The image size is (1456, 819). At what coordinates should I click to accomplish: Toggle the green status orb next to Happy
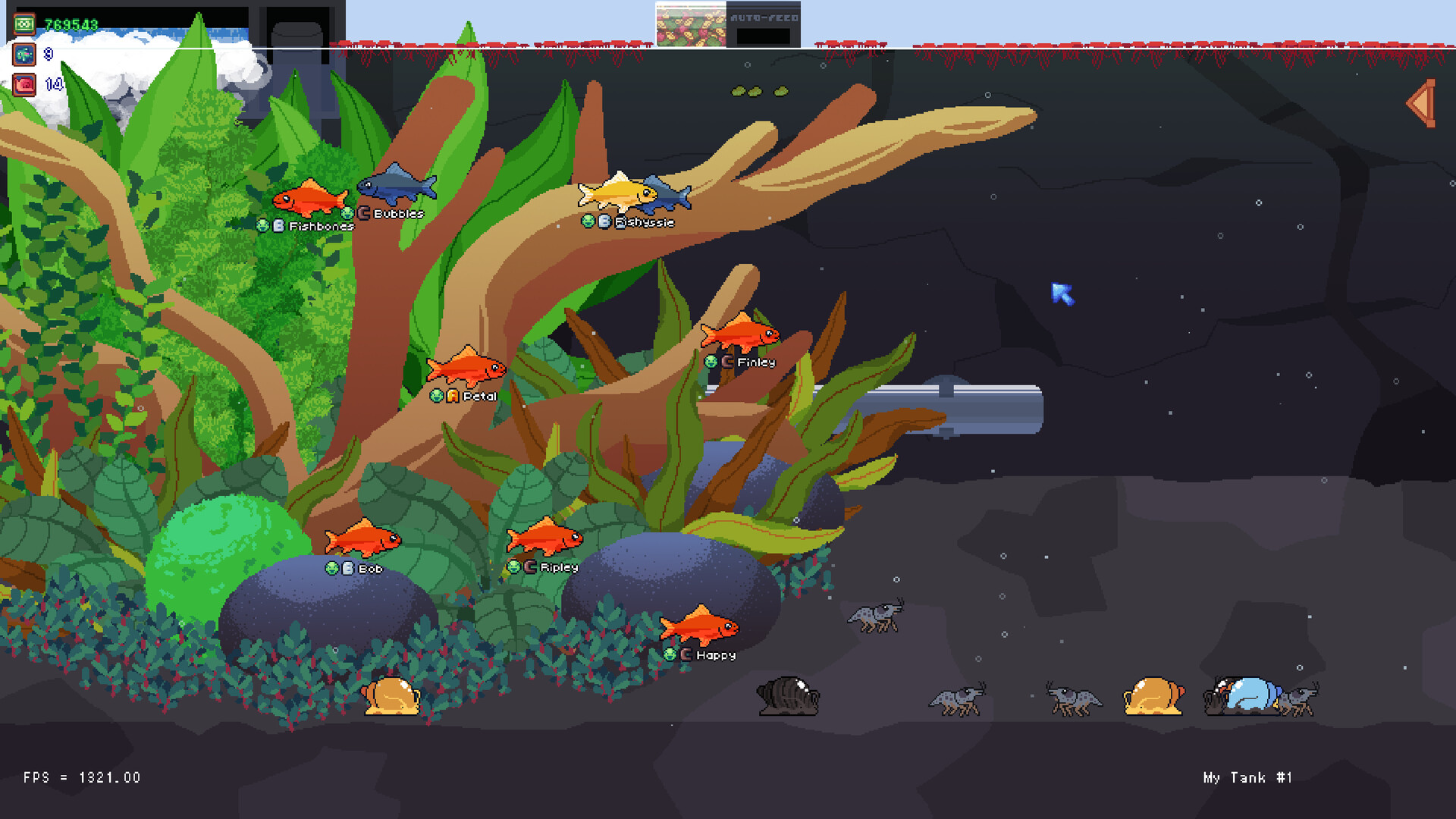pyautogui.click(x=670, y=653)
